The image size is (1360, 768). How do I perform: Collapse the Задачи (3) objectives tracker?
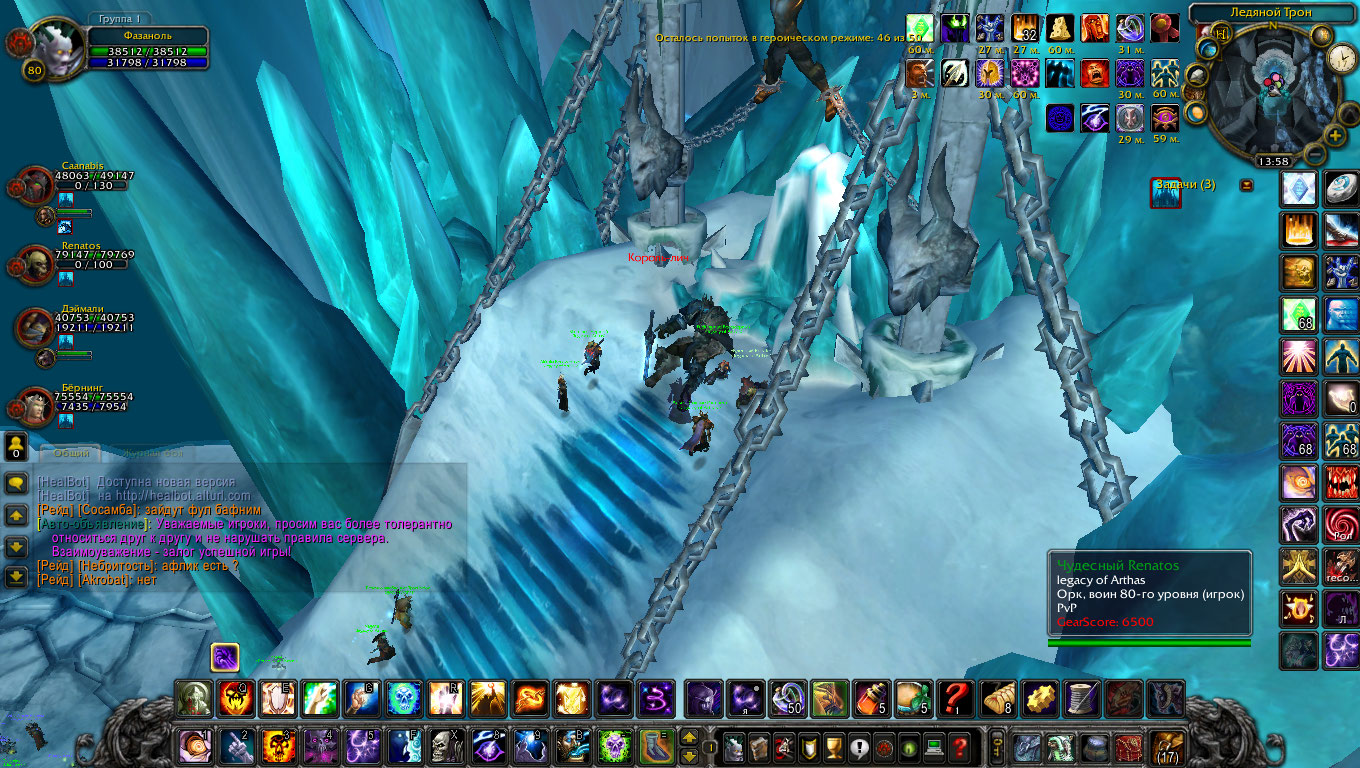click(1247, 185)
